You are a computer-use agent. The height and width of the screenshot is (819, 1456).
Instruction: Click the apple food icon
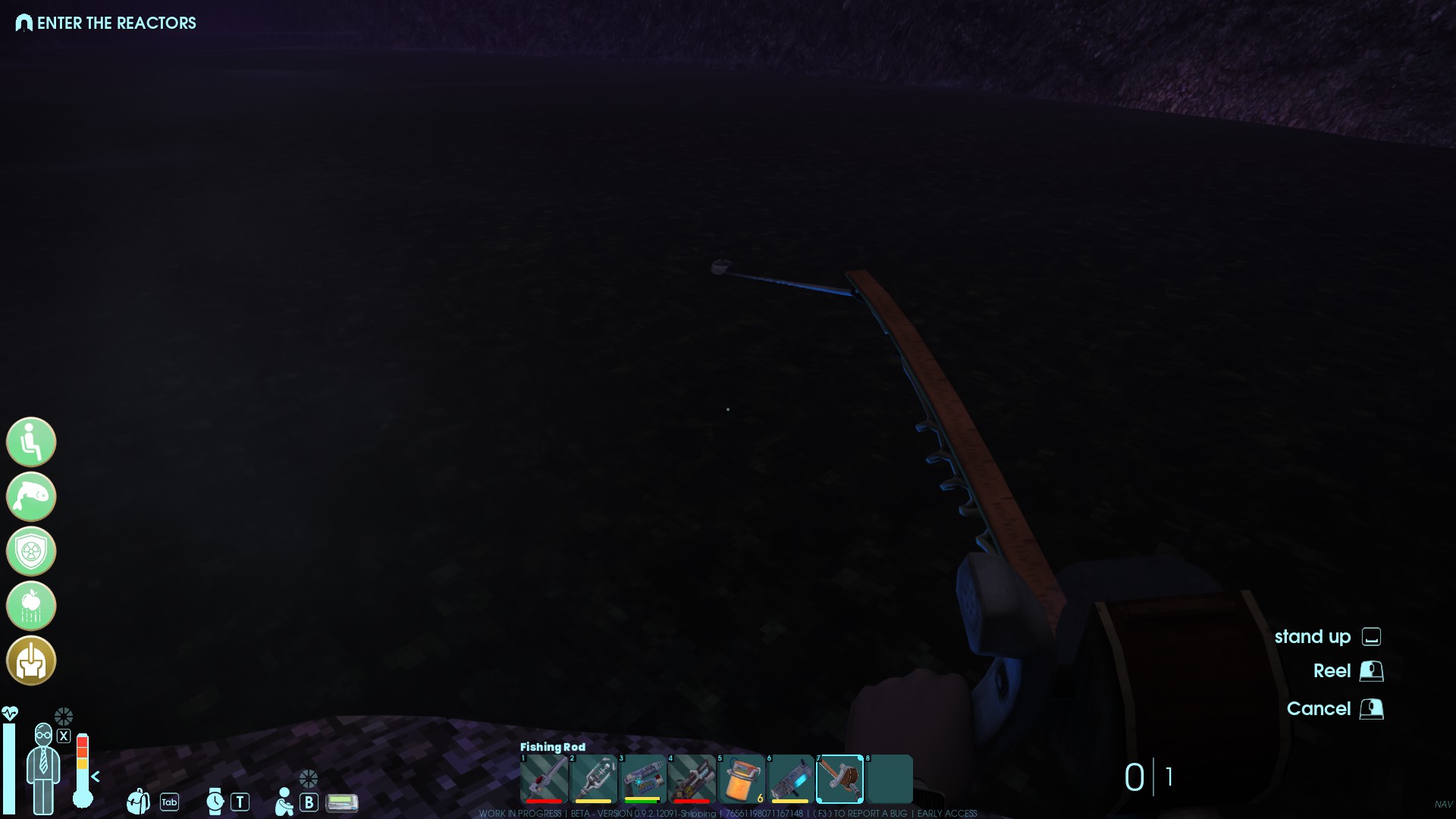point(31,606)
